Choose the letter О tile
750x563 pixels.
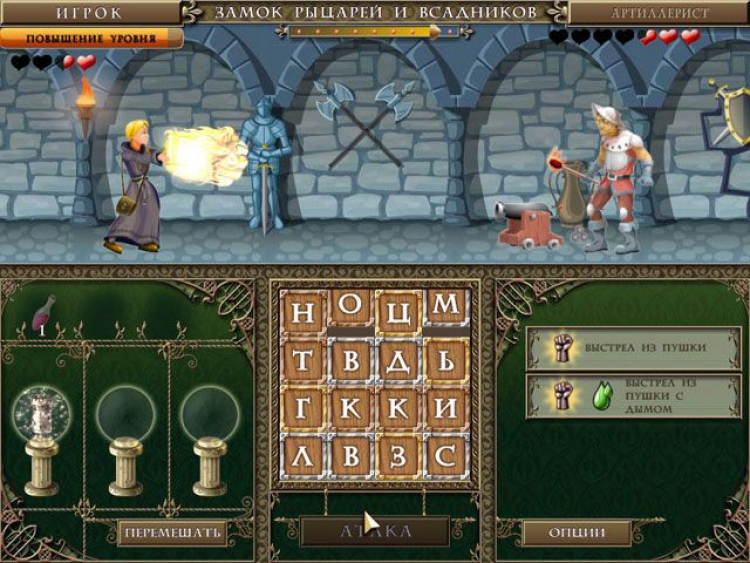[350, 312]
